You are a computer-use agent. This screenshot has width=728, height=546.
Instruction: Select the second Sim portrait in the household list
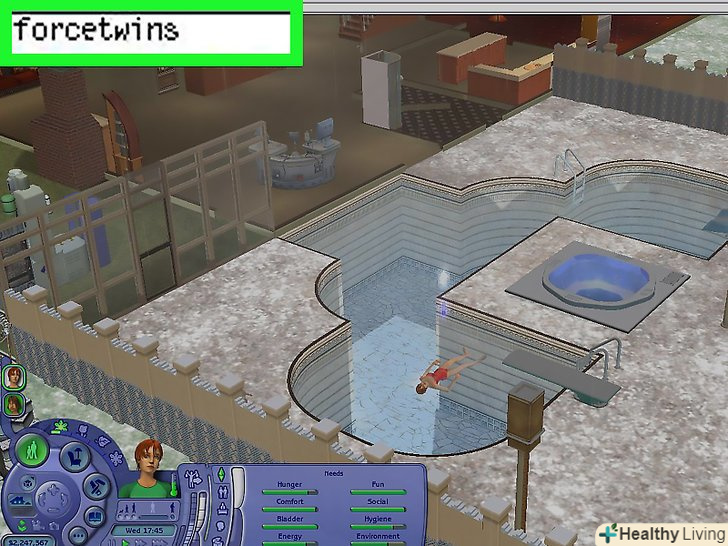[x=15, y=405]
